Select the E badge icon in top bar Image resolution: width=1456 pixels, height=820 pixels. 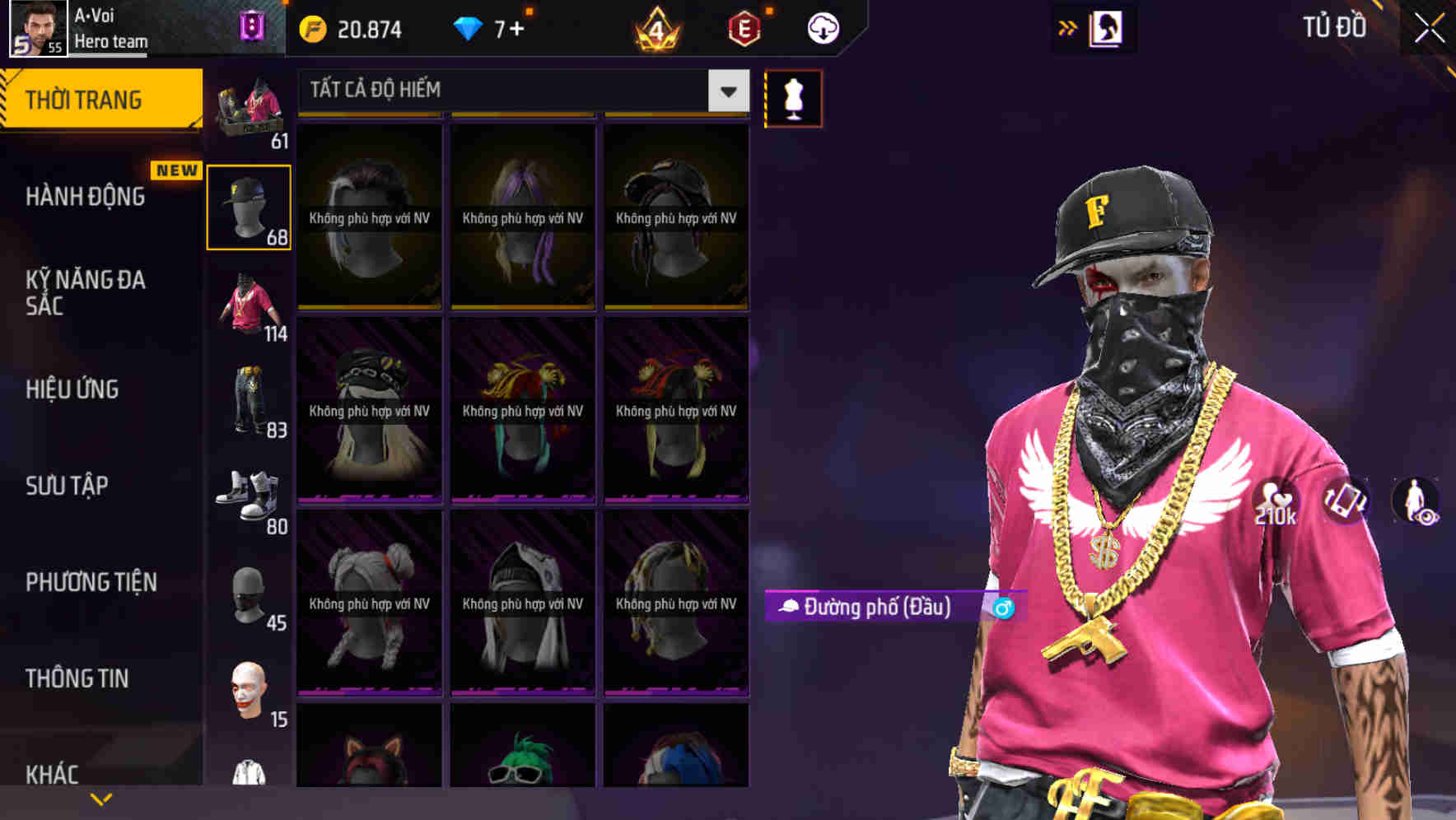[x=742, y=27]
